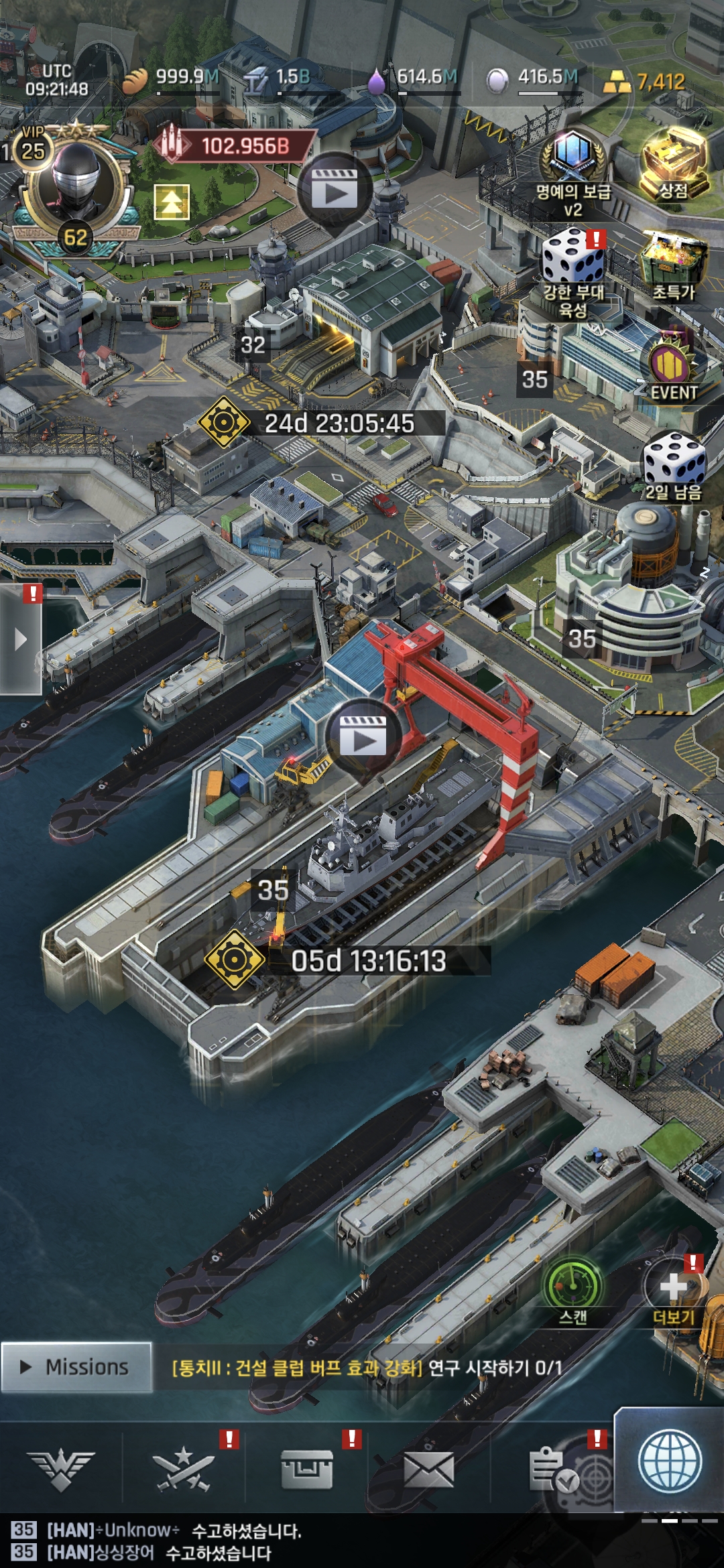Open the 명예의 보급 v2 event
The image size is (724, 1568).
click(x=573, y=173)
